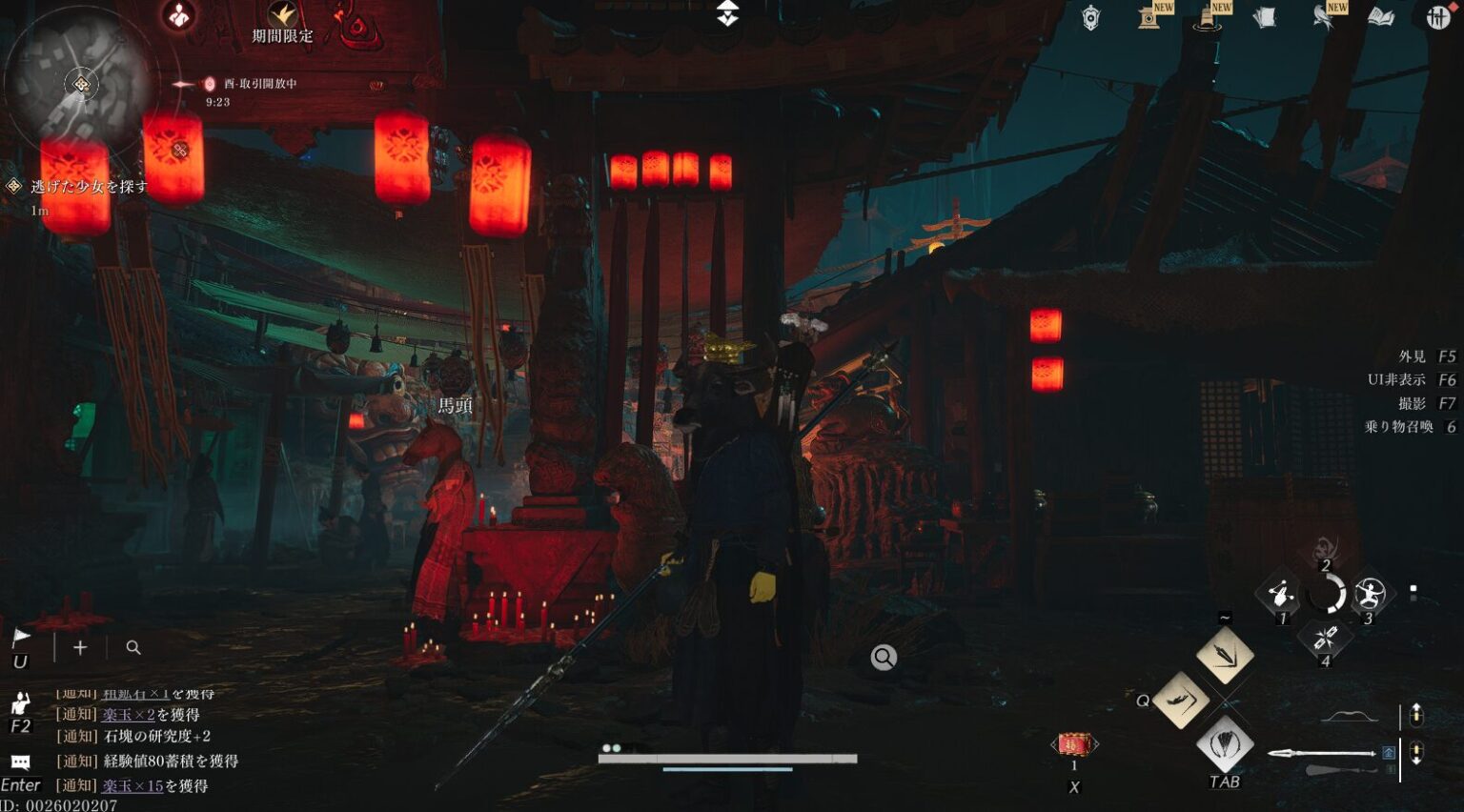Open the round main menu icon with the red marker
This screenshot has height=812, width=1464.
tap(1437, 17)
